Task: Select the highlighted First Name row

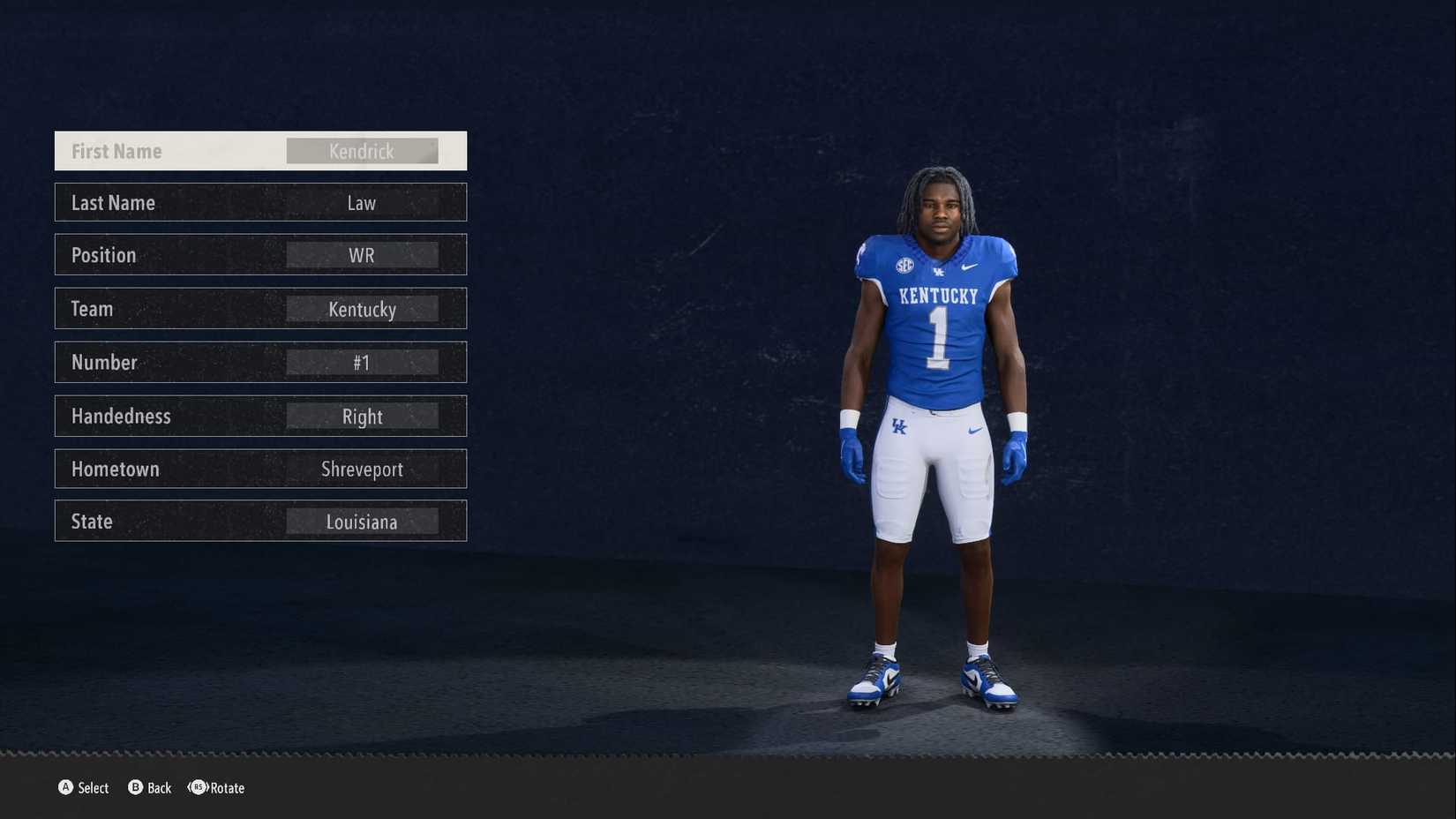Action: pyautogui.click(x=260, y=150)
